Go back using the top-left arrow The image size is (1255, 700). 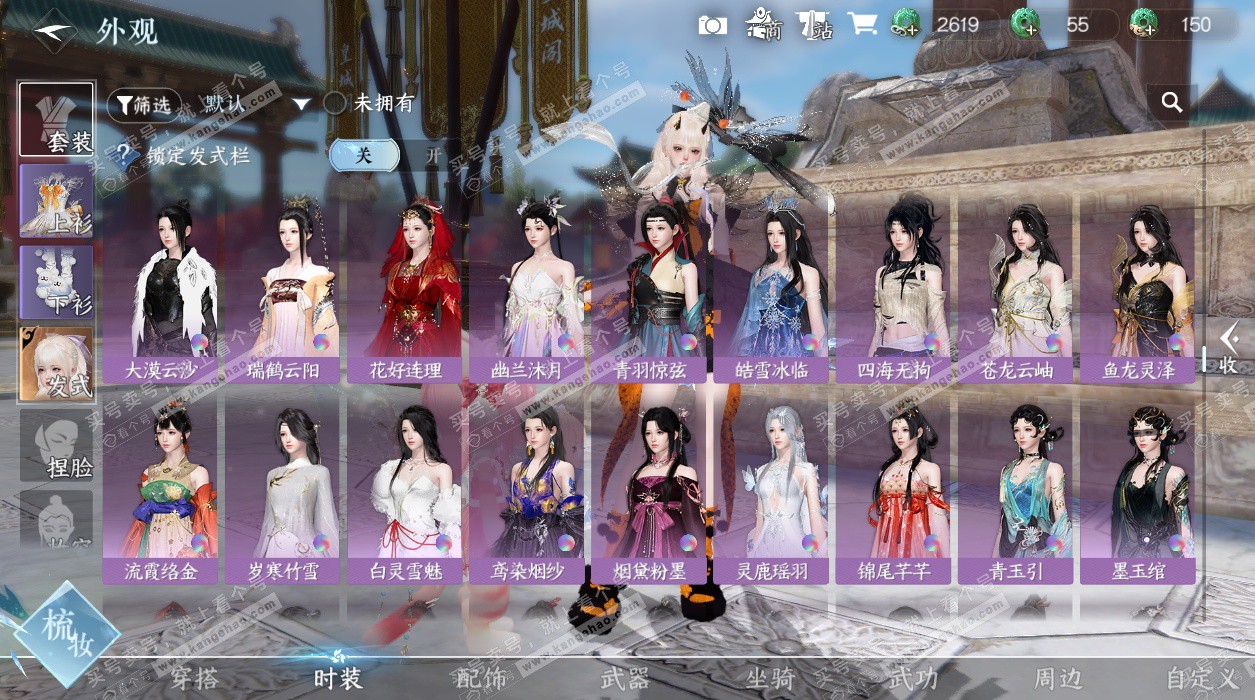click(x=53, y=32)
